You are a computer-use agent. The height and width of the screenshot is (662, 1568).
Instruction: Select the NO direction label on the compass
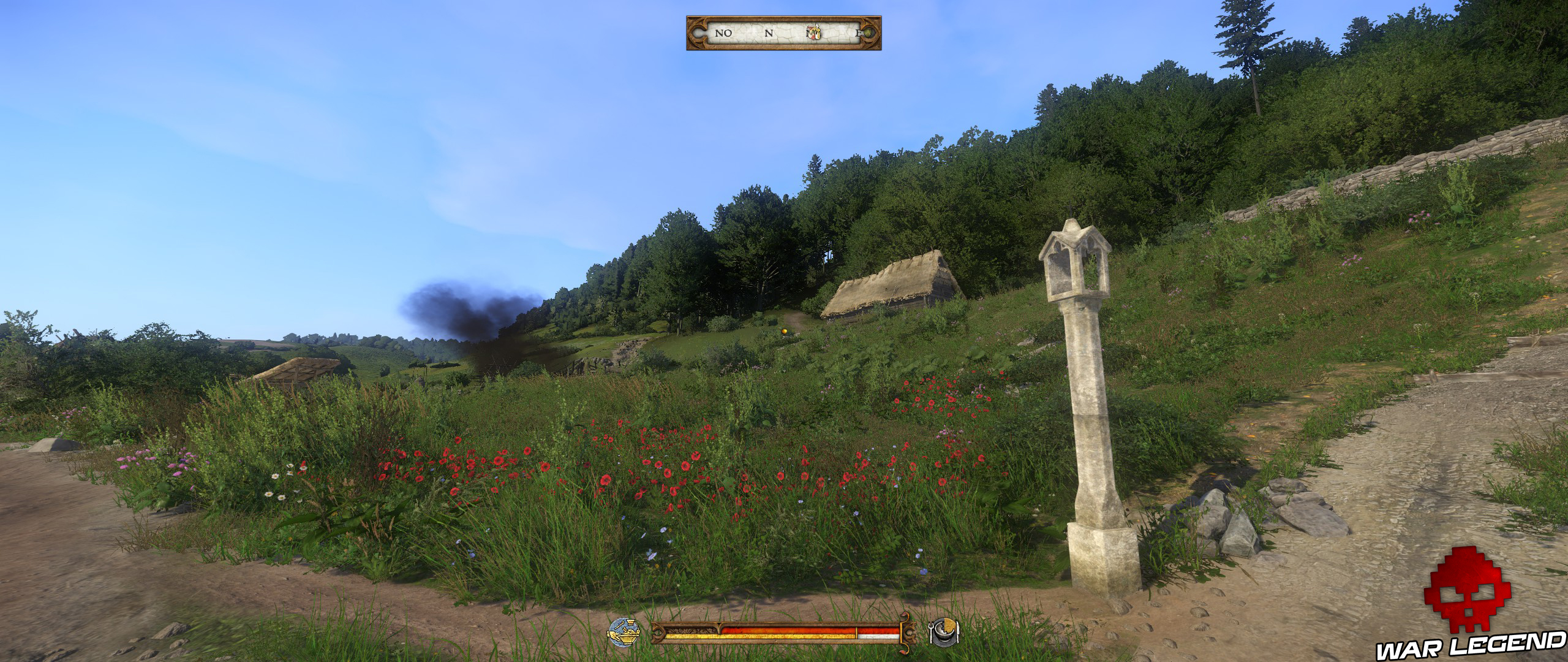coord(723,34)
